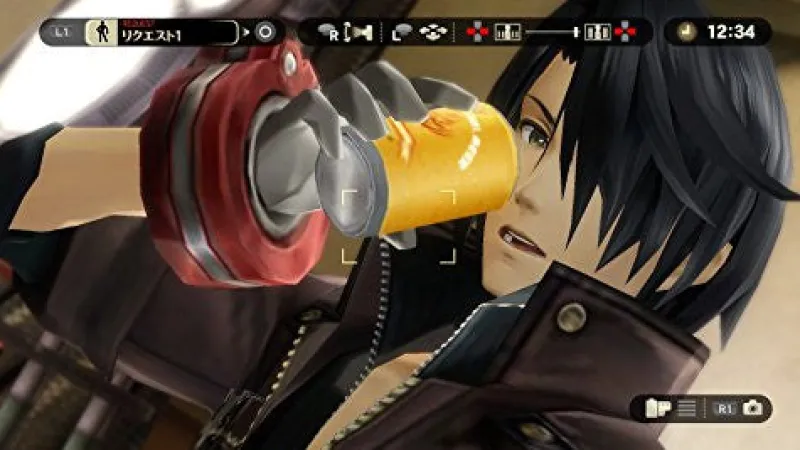
Task: Click the circle icon beside the request panel
Action: click(x=265, y=32)
